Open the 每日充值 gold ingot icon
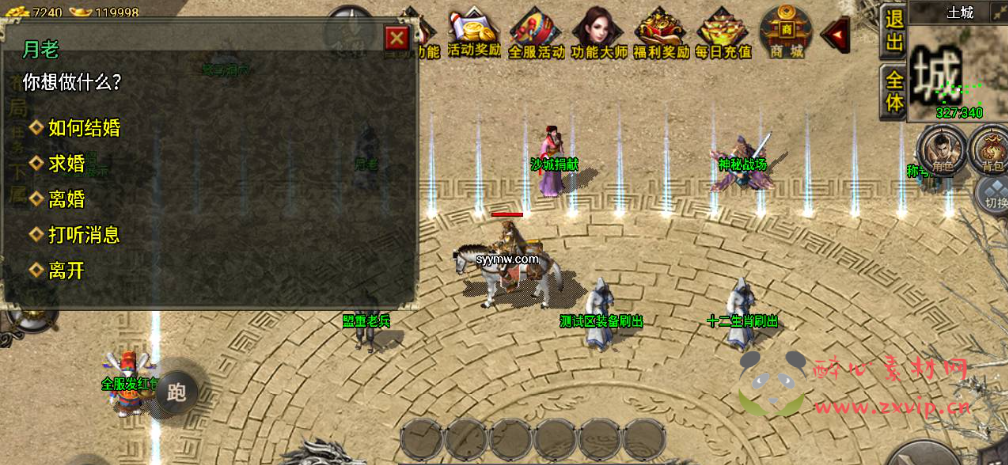The width and height of the screenshot is (1008, 465). (723, 32)
